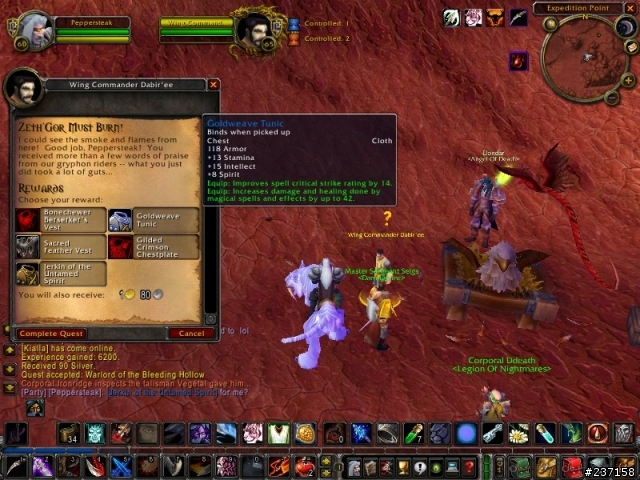The image size is (640, 480).
Task: Select Jerkin of the Untamed Spirit reward
Action: (28, 274)
